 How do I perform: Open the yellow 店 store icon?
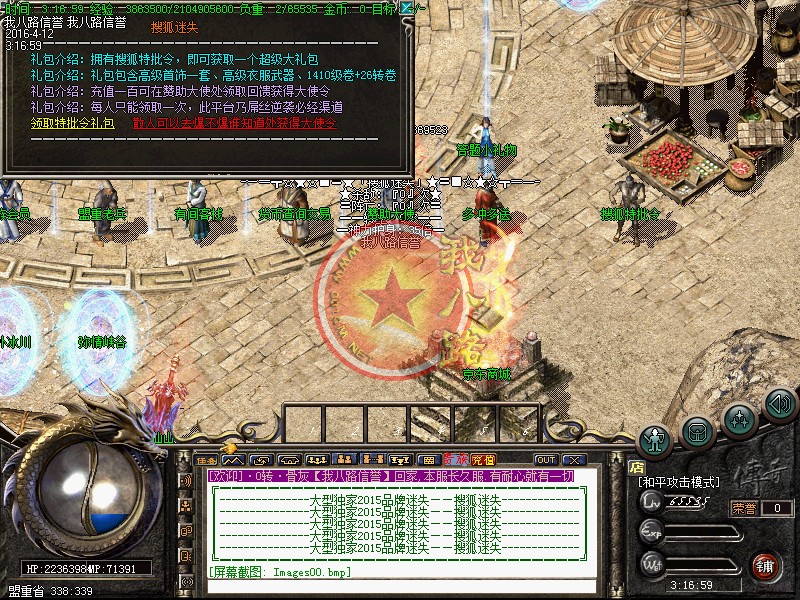click(x=637, y=465)
